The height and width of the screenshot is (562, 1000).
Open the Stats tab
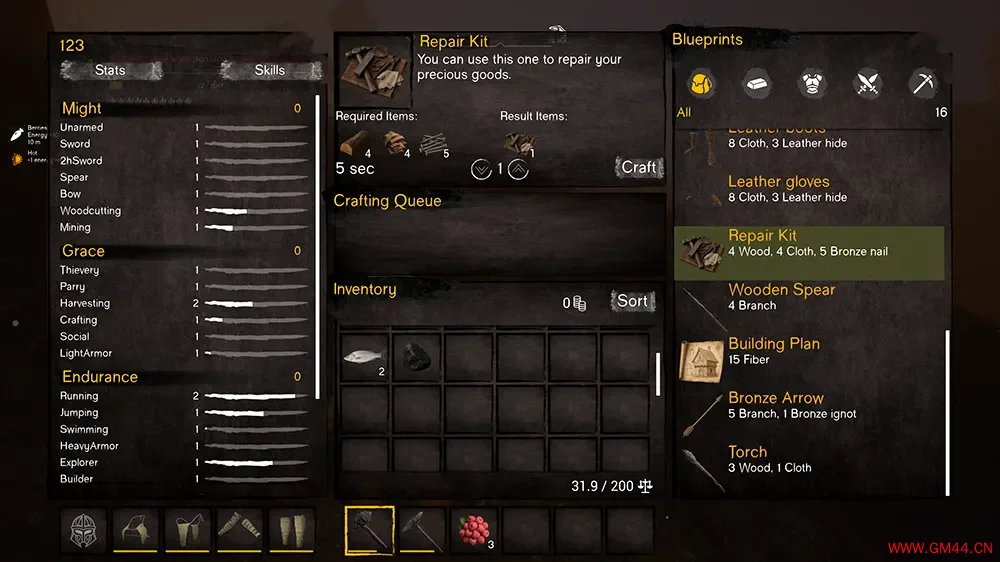(110, 70)
